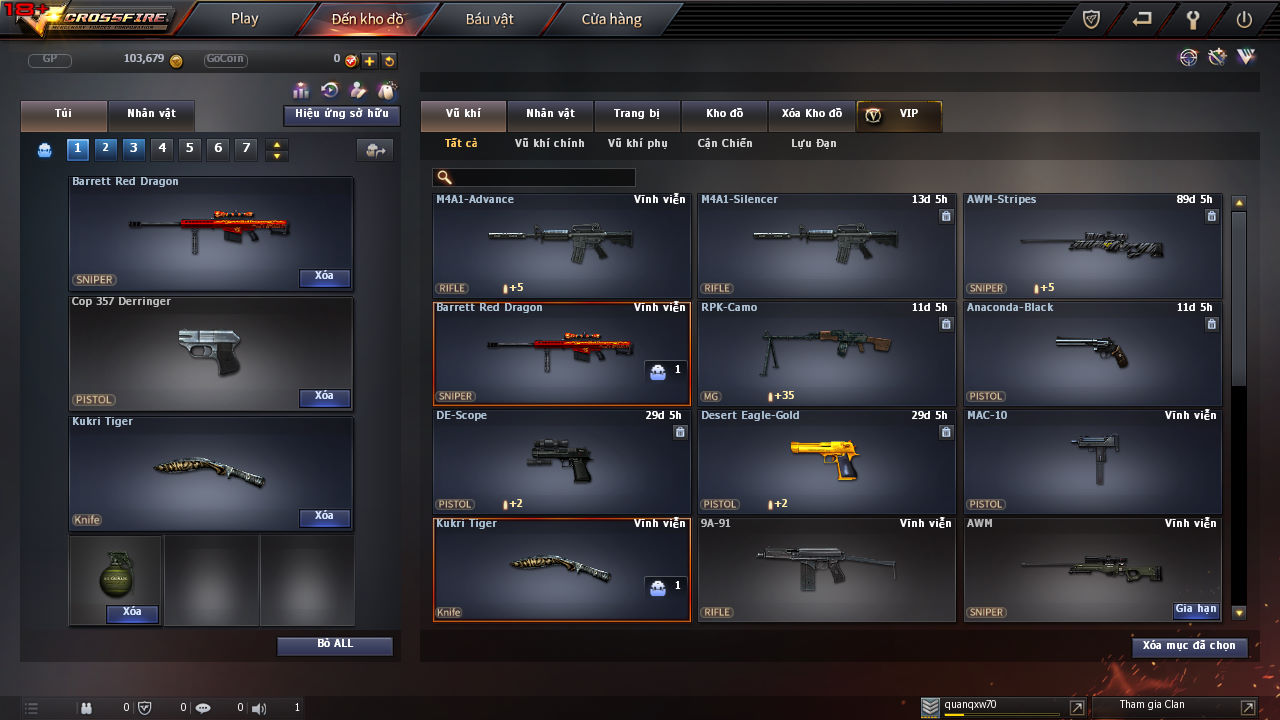Remove the Cop 357 Derringer with Xóa
The width and height of the screenshot is (1280, 720).
tap(324, 397)
